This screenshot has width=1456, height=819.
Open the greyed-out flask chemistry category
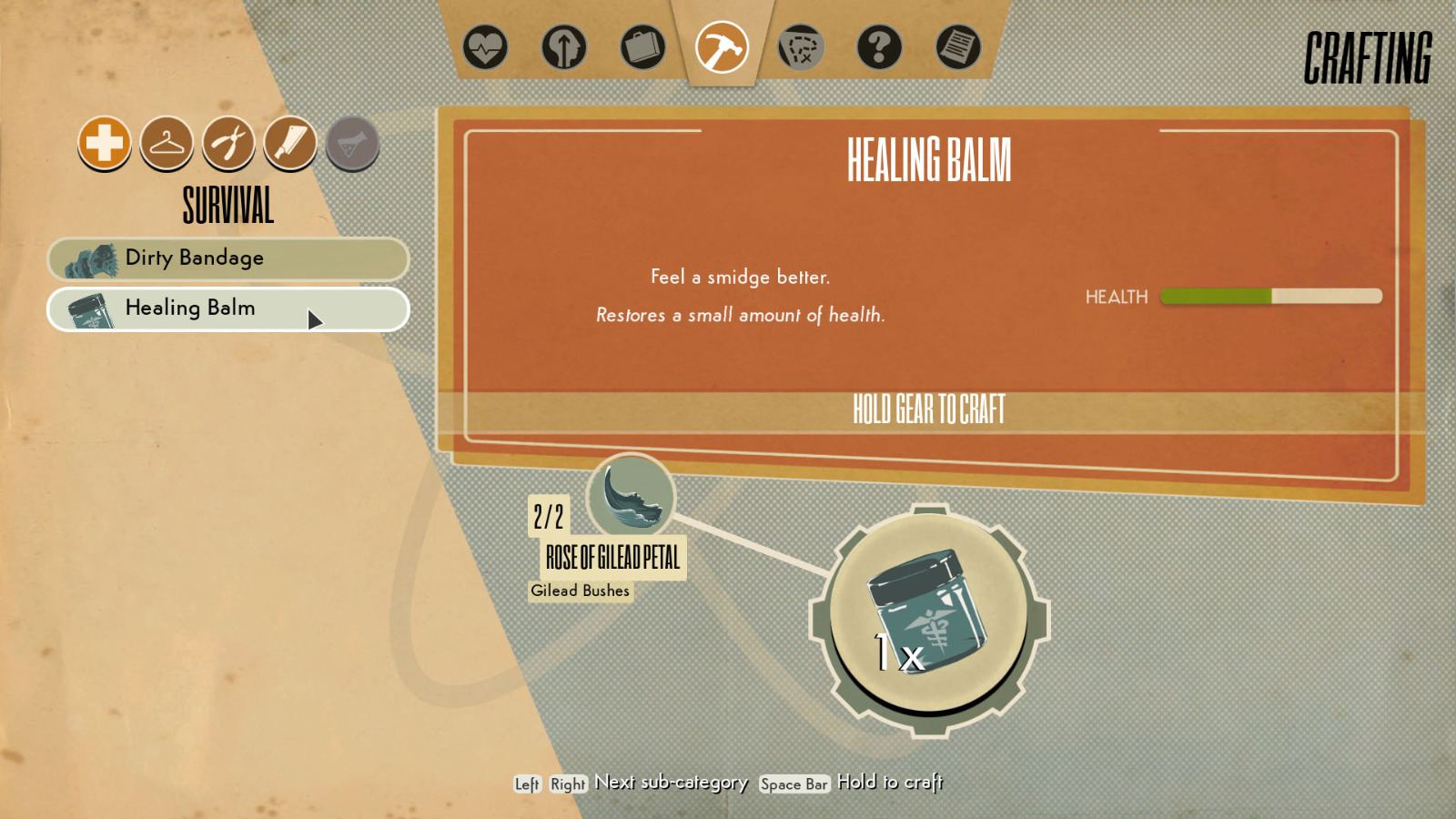pyautogui.click(x=352, y=143)
